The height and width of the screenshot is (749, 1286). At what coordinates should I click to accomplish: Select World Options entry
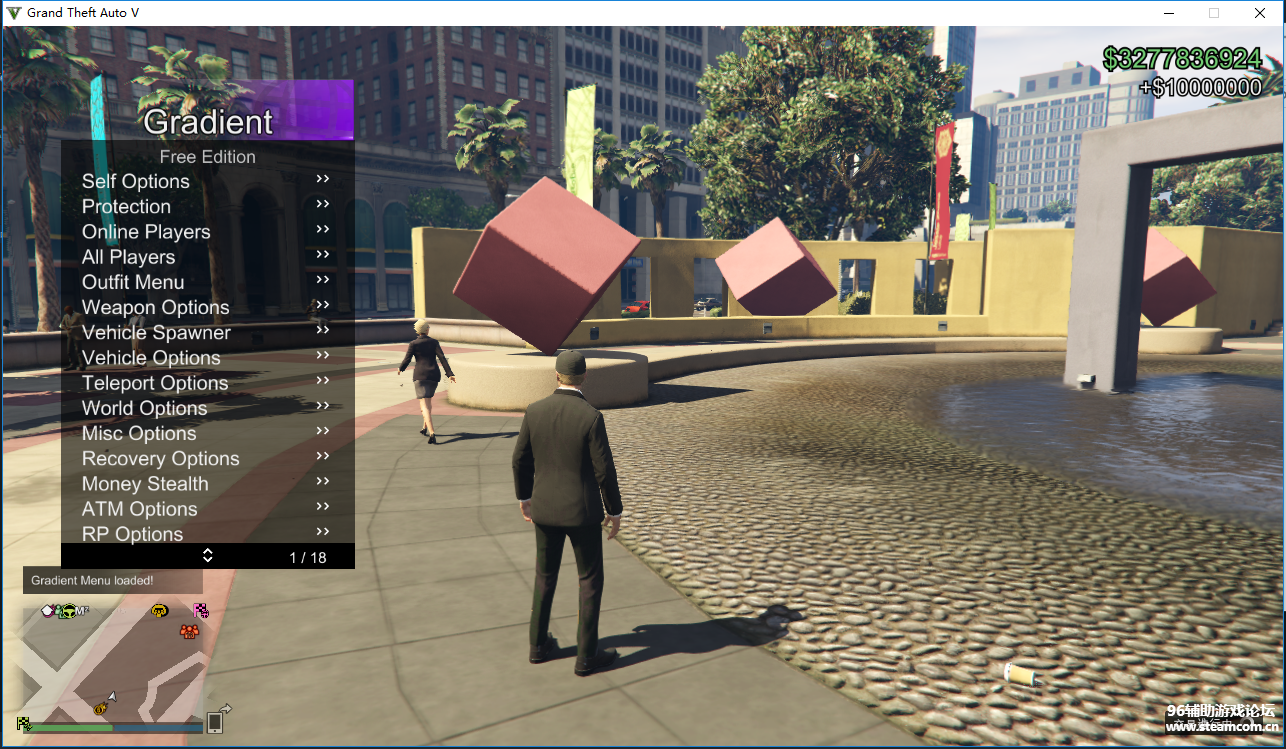click(x=144, y=408)
